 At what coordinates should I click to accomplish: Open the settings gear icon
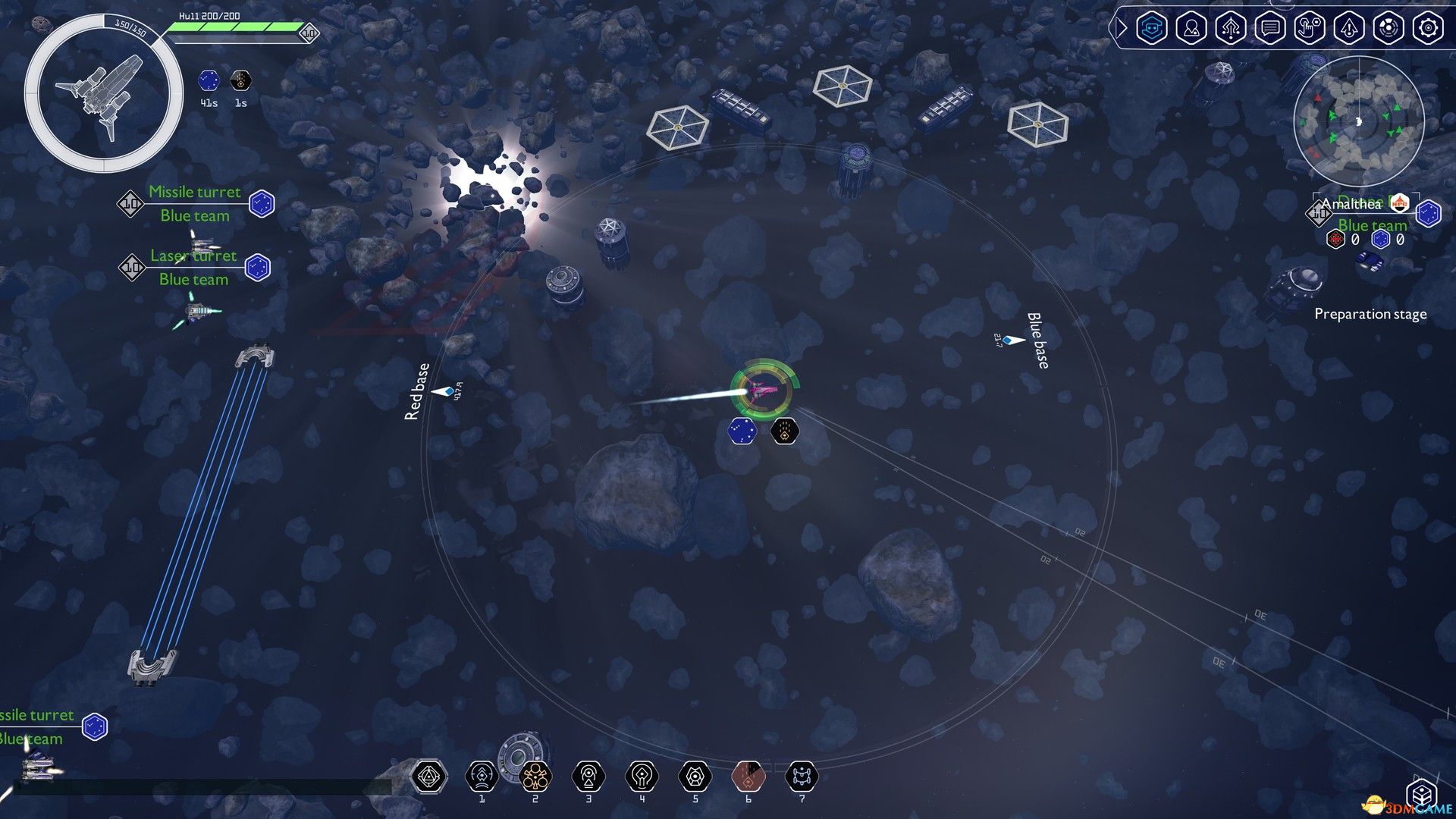click(x=1428, y=28)
